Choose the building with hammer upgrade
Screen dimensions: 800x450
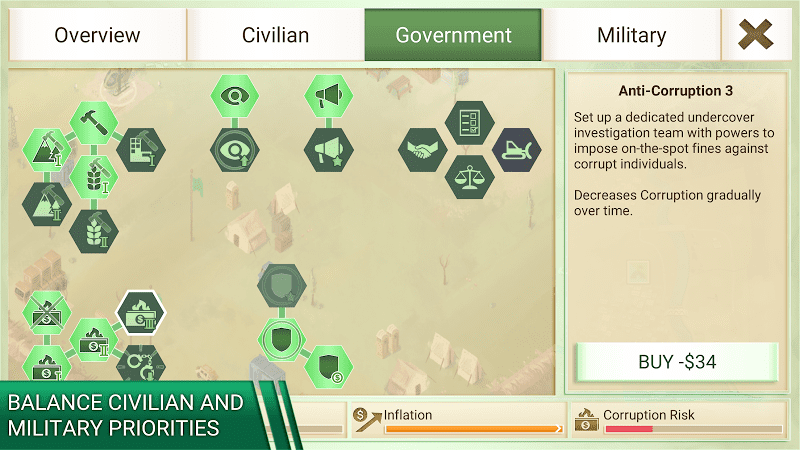point(141,150)
